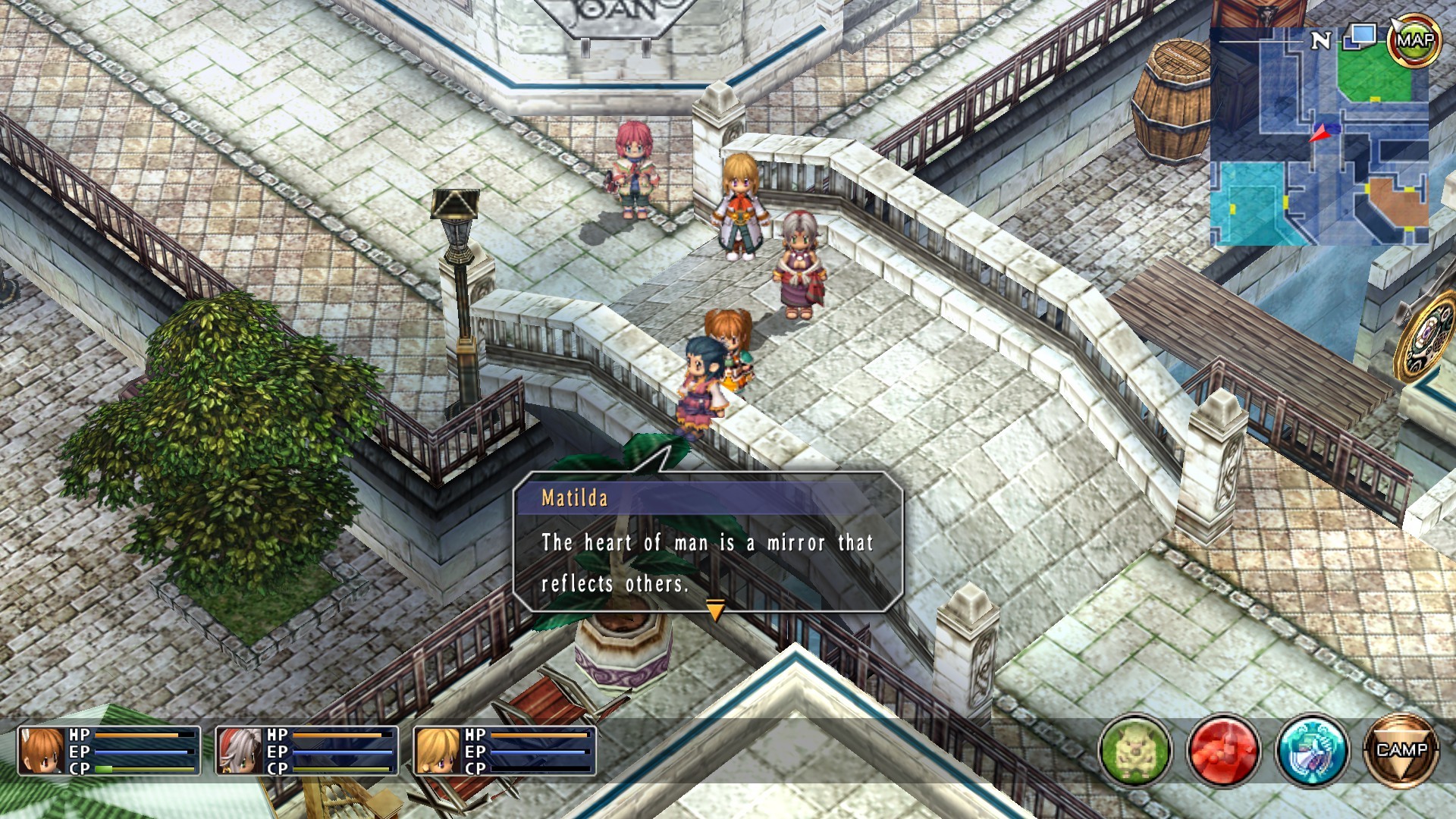
Task: Activate the red orb icon
Action: (1223, 751)
